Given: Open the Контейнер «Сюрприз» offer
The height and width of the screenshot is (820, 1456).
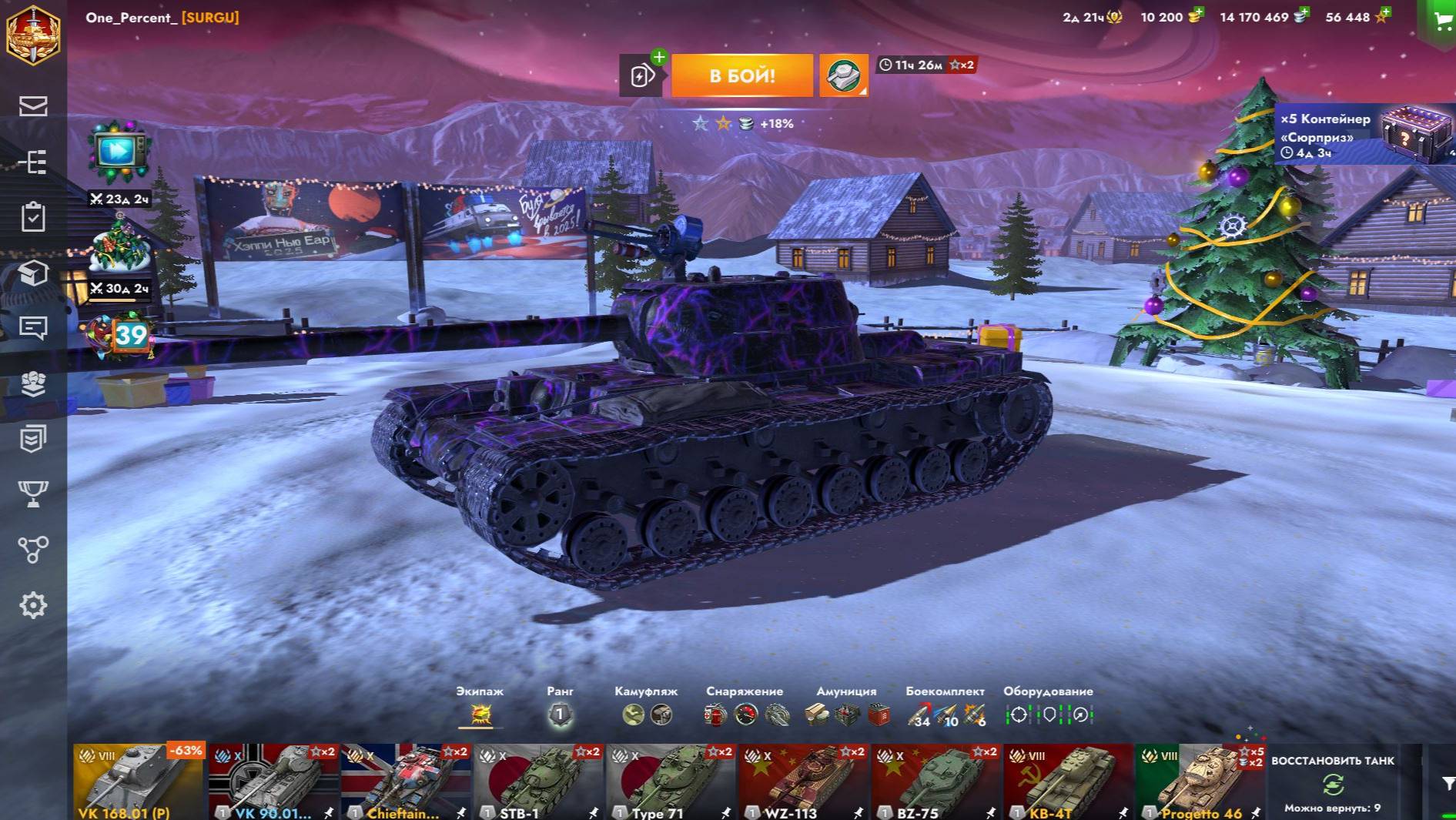Looking at the screenshot, I should click(x=1364, y=135).
